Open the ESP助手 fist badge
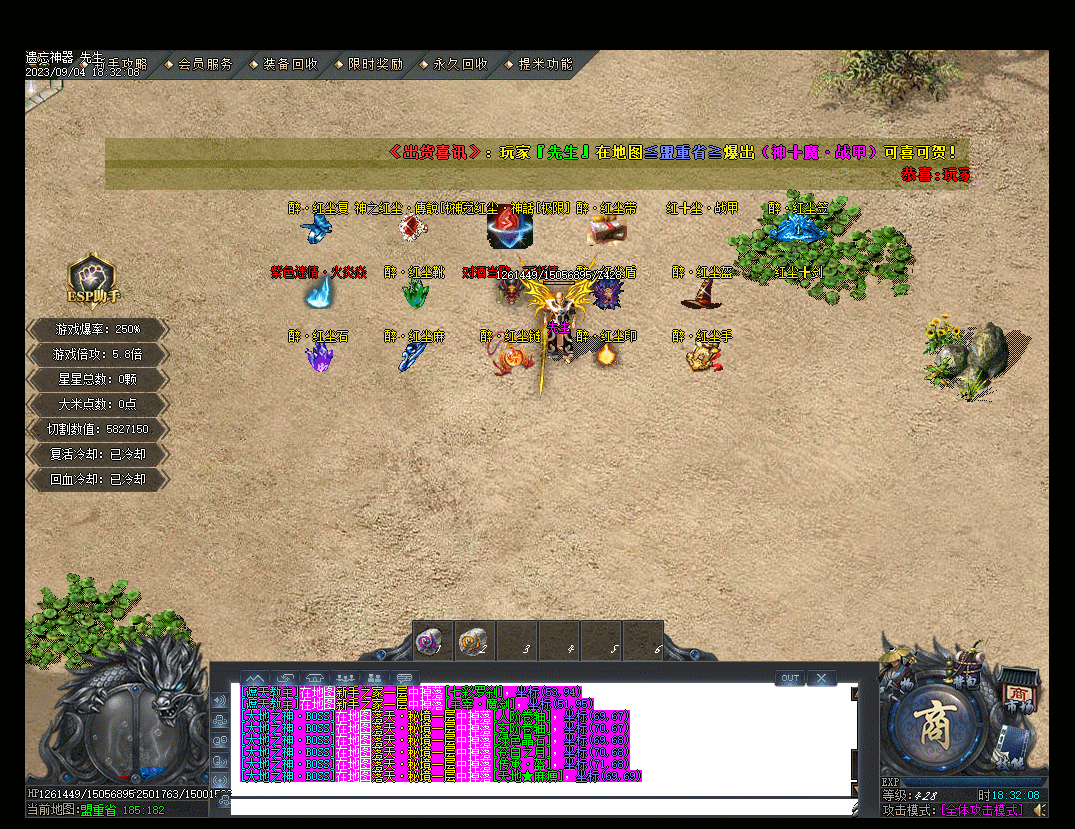The height and width of the screenshot is (829, 1075). 92,280
